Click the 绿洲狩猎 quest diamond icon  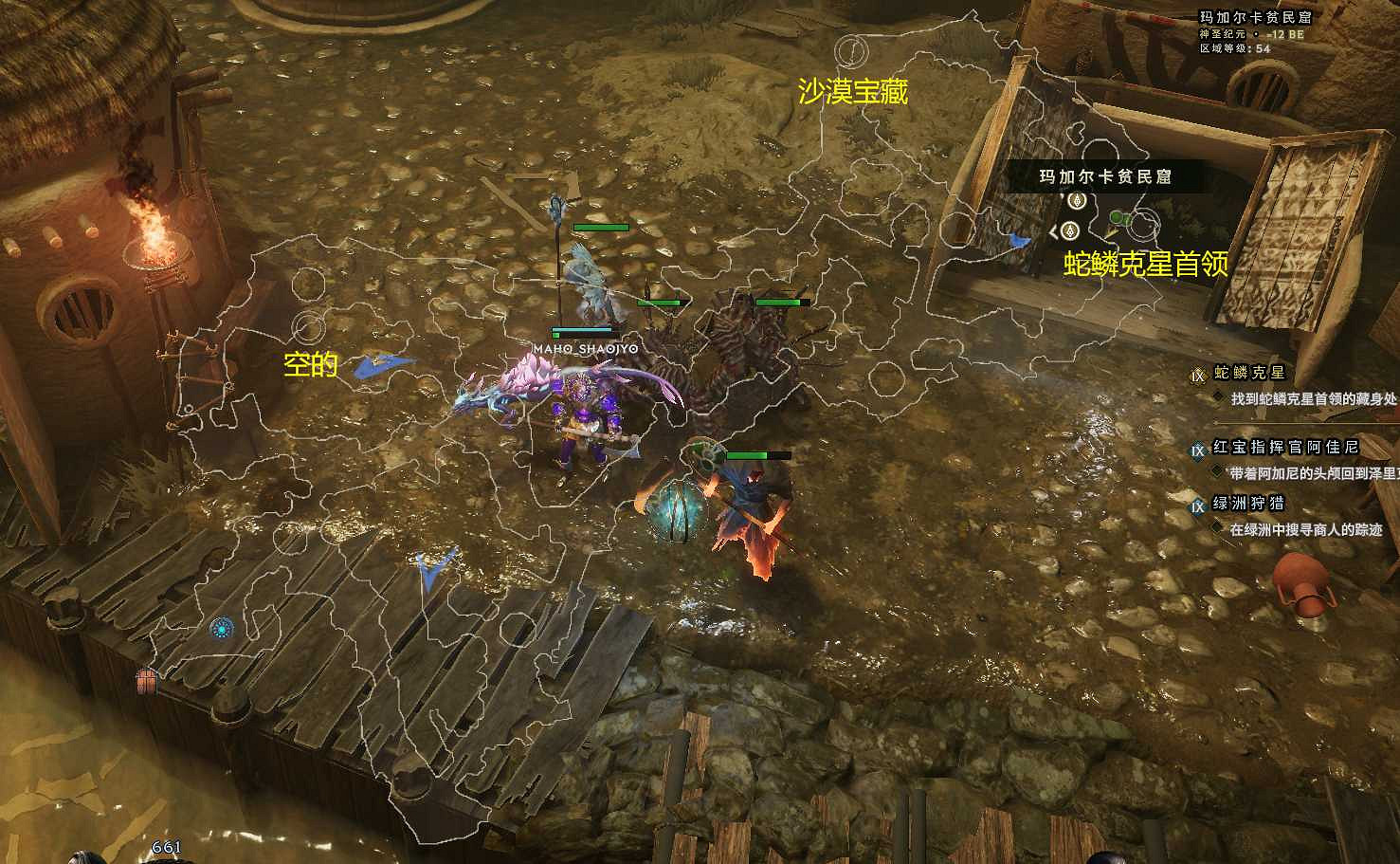pyautogui.click(x=1198, y=506)
